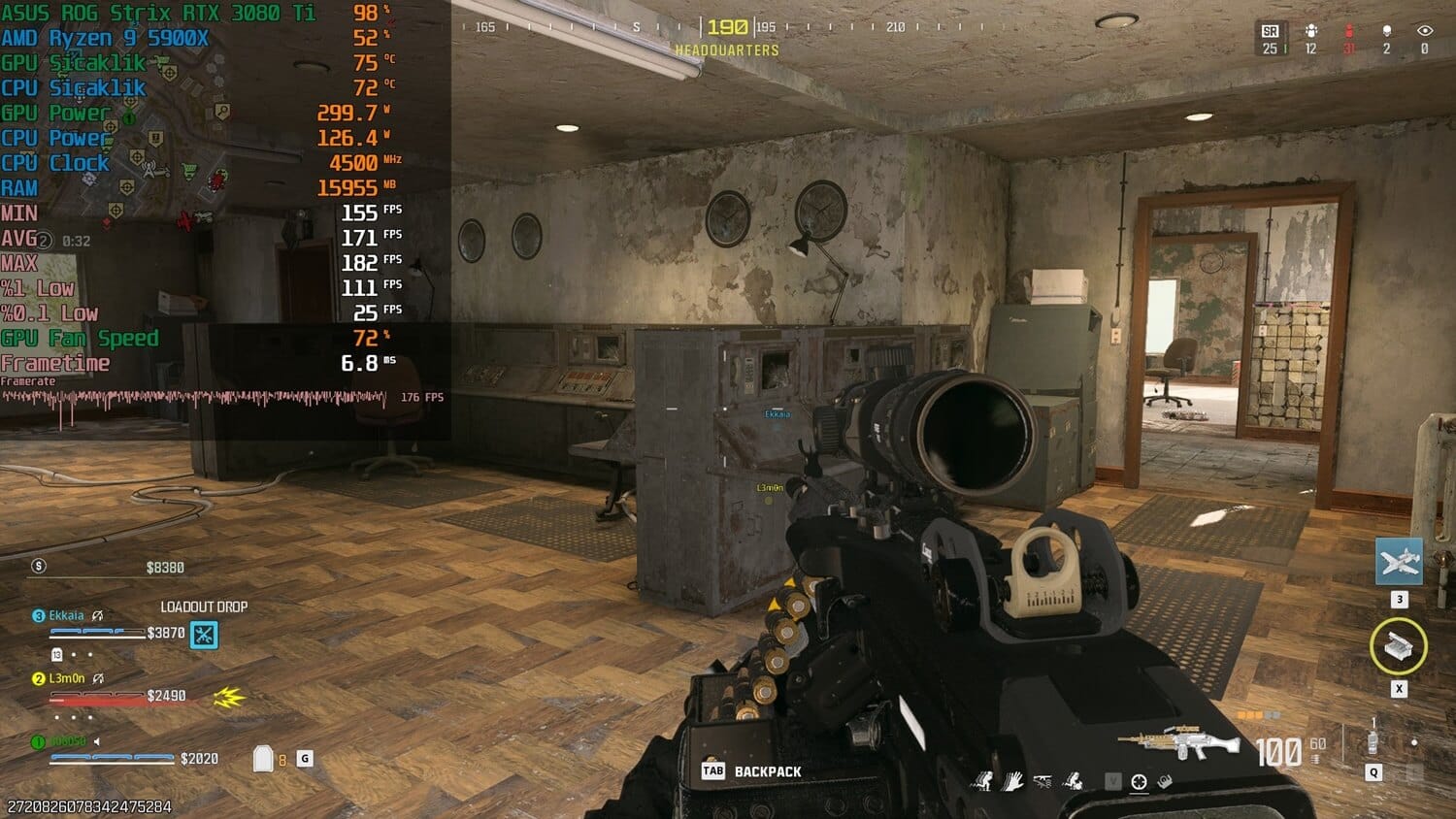Select the tactical equipment canister icon

tap(1373, 742)
